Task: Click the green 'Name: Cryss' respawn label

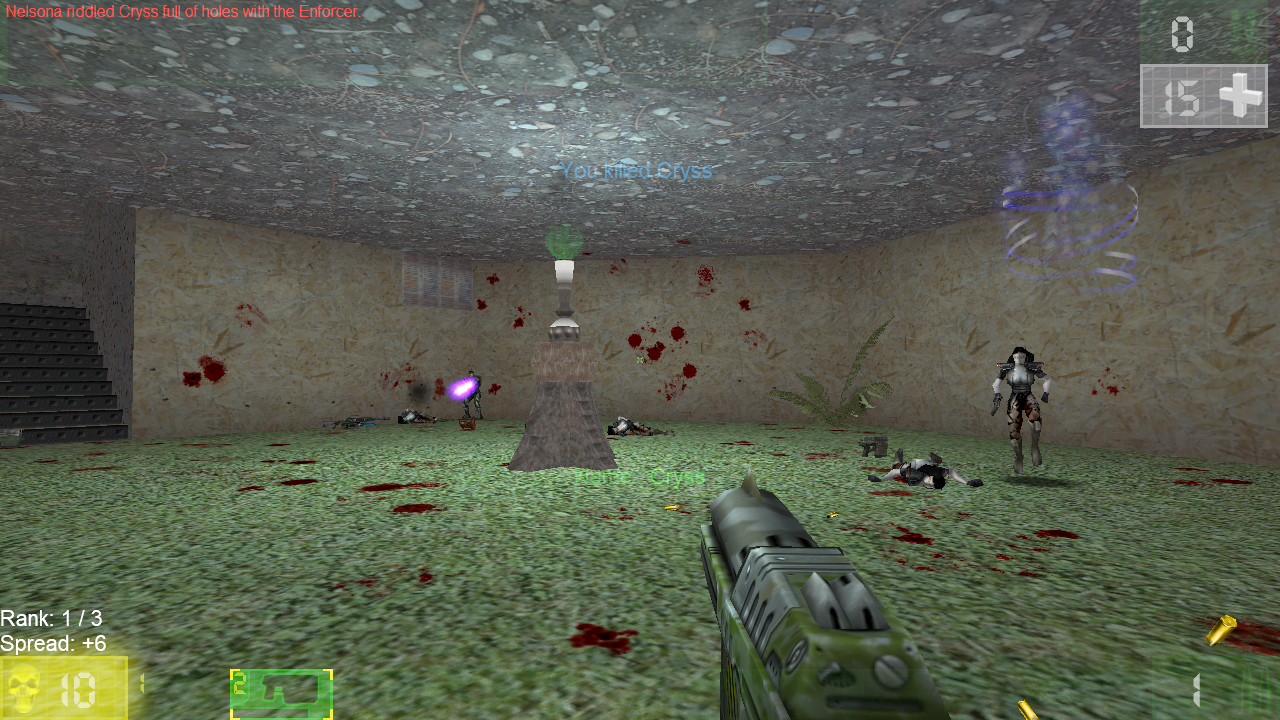Action: (641, 476)
